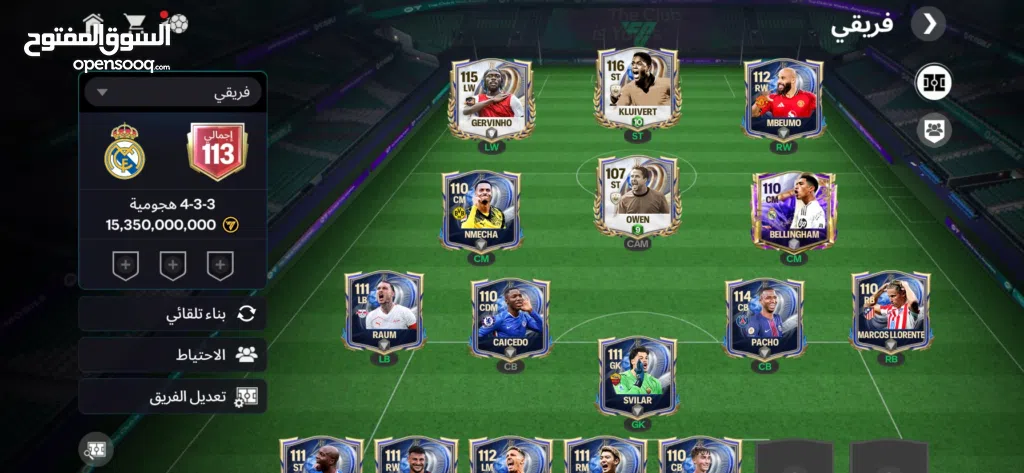
Task: Pick the Nmecha CM card
Action: tap(481, 209)
